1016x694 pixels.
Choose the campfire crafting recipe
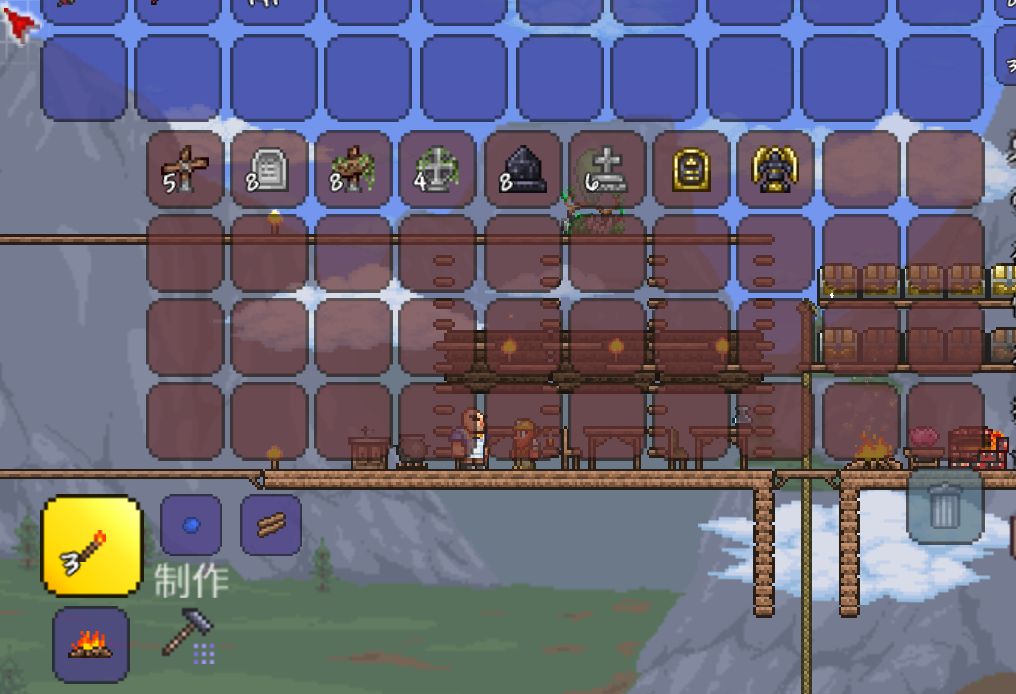(x=91, y=645)
